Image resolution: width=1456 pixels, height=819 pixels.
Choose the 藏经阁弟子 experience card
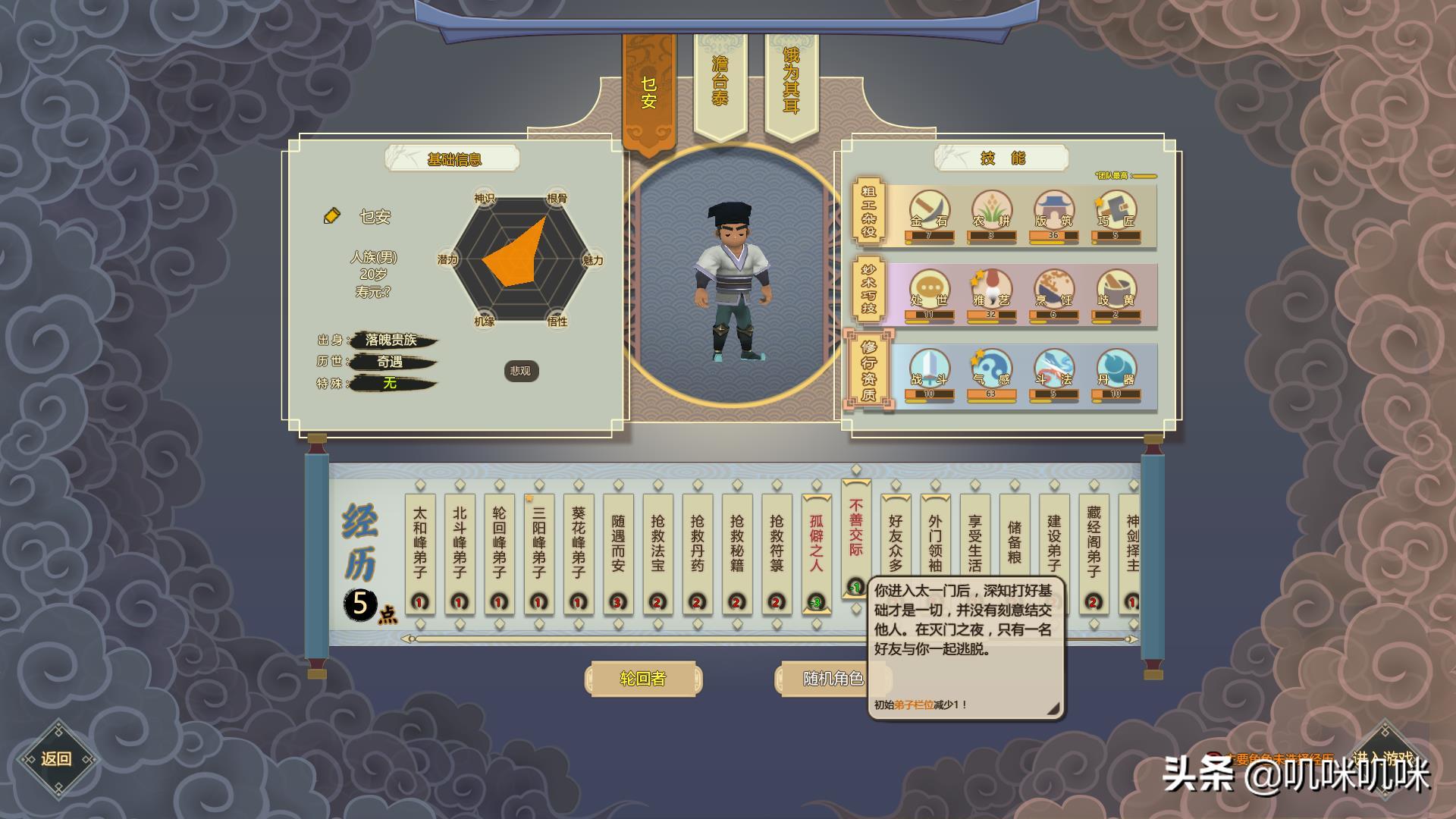[x=1093, y=546]
